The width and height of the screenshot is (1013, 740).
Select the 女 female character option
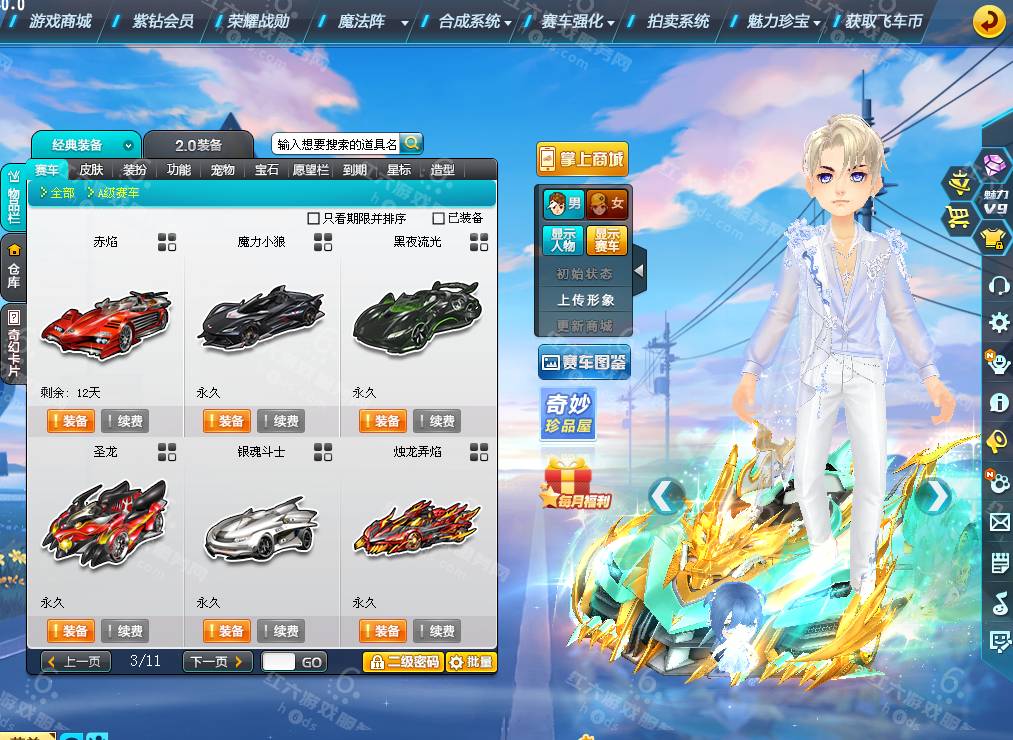point(607,204)
